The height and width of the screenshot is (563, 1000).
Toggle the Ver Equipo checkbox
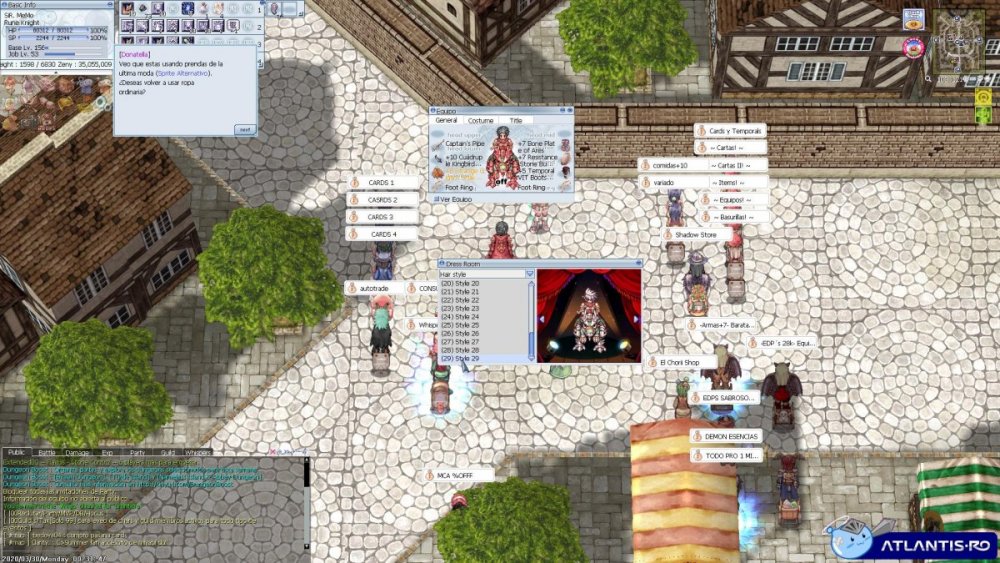coord(436,199)
